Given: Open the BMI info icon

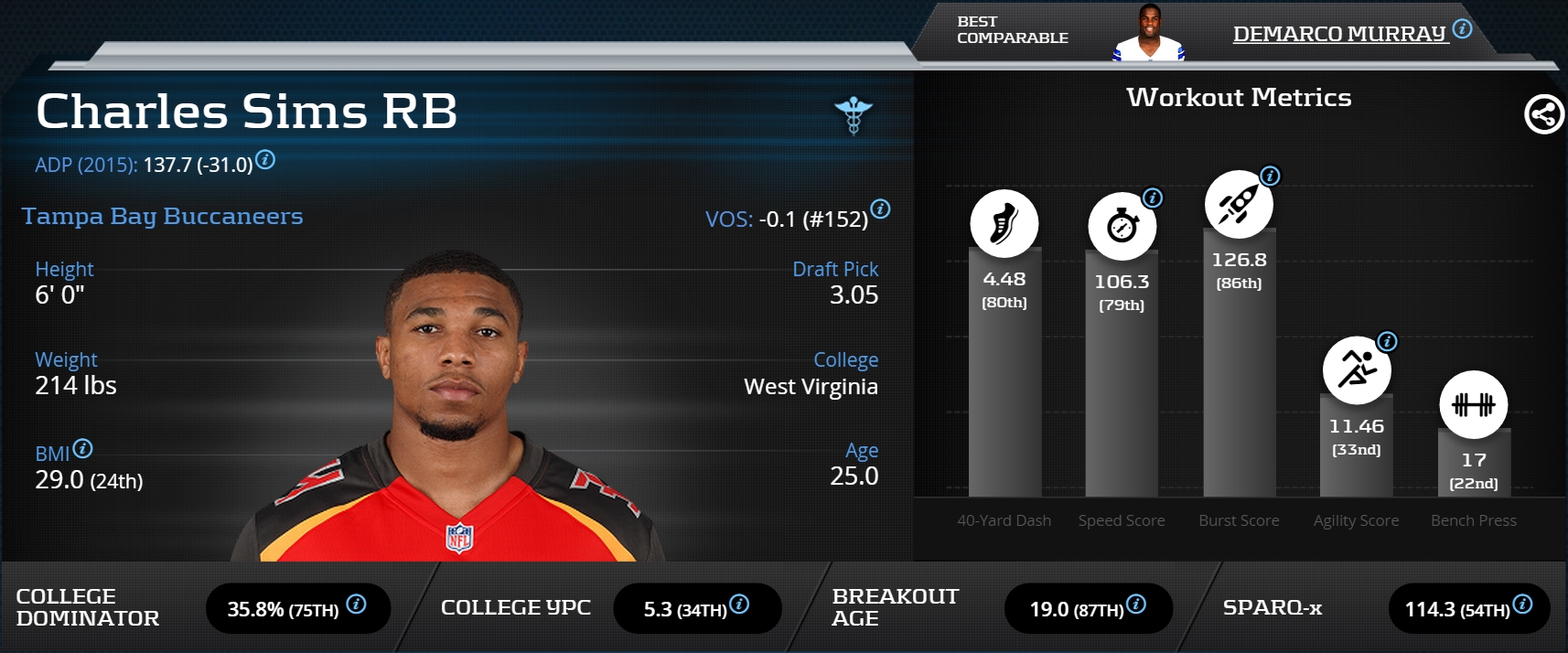Looking at the screenshot, I should coord(82,448).
